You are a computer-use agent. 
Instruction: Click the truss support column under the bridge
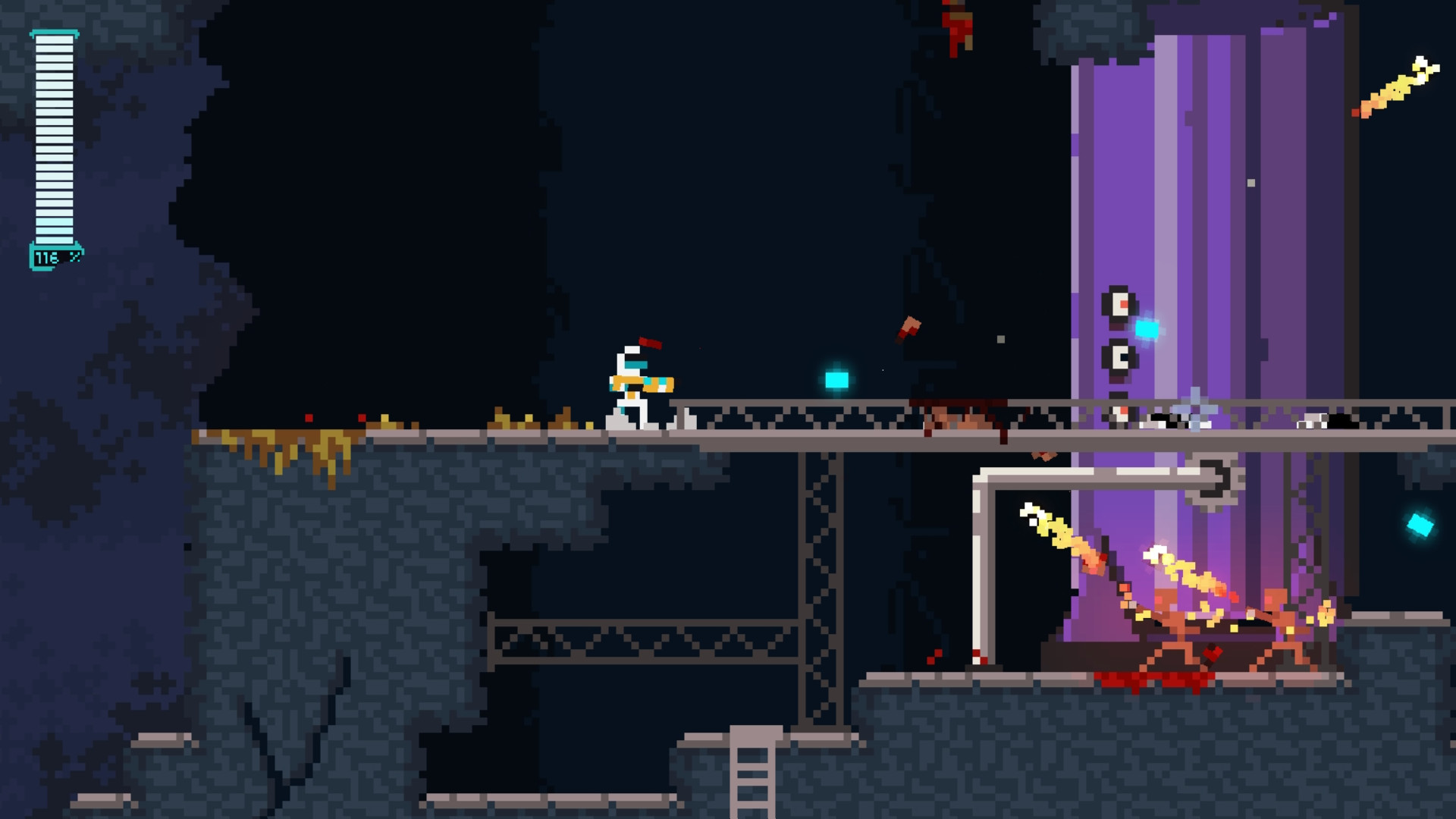819,584
